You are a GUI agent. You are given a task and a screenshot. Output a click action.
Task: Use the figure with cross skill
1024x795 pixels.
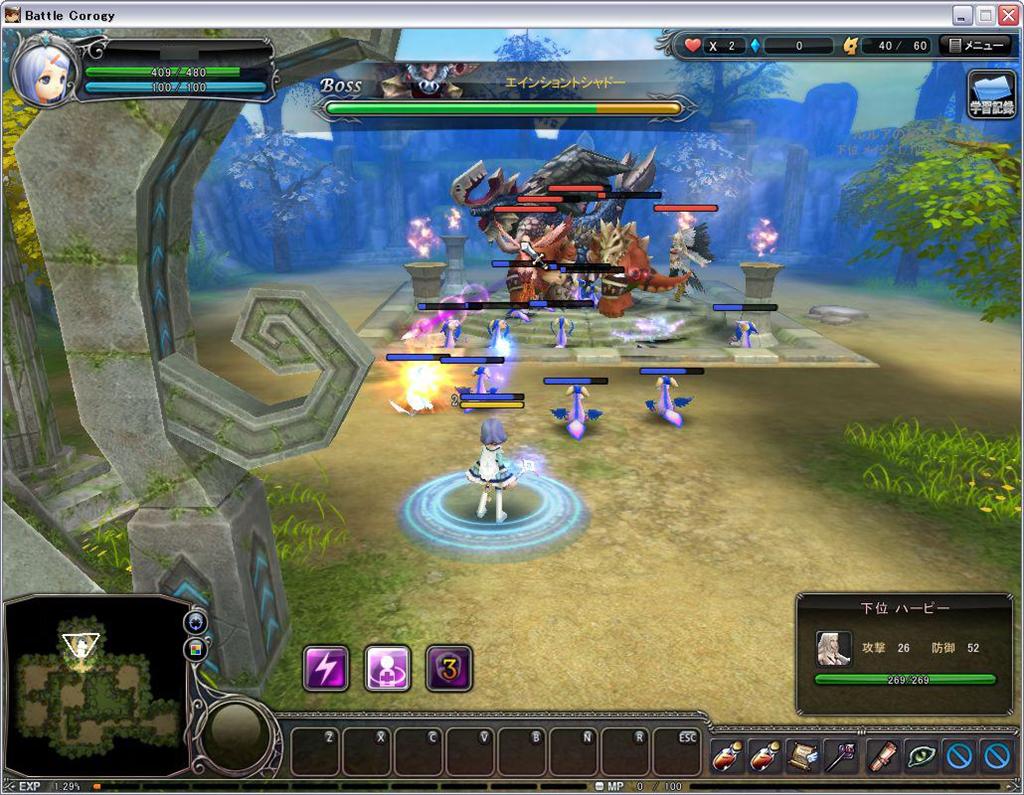pos(387,668)
